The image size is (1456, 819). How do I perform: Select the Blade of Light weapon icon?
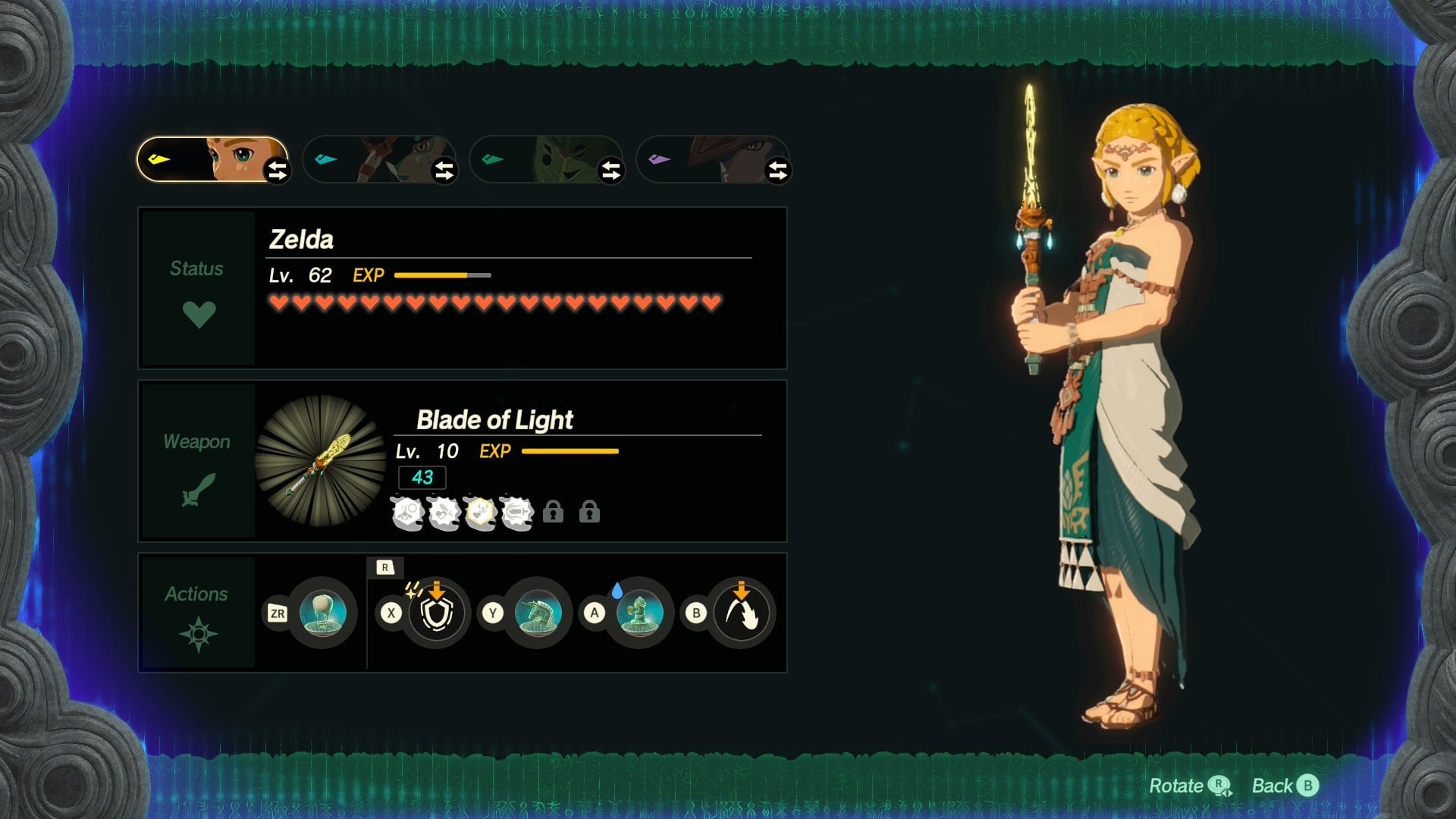[320, 460]
